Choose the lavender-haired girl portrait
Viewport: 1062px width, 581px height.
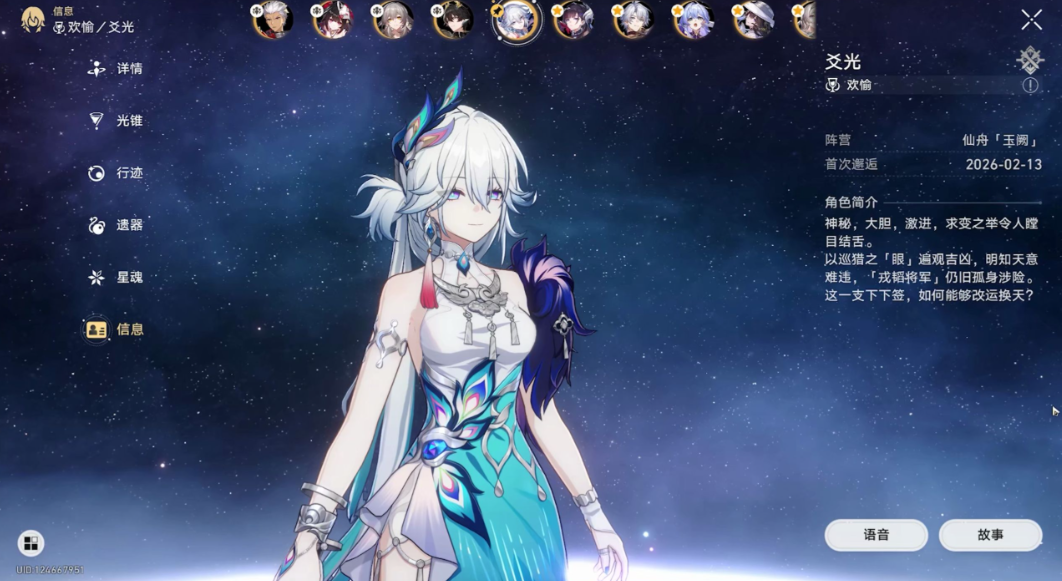(x=693, y=19)
